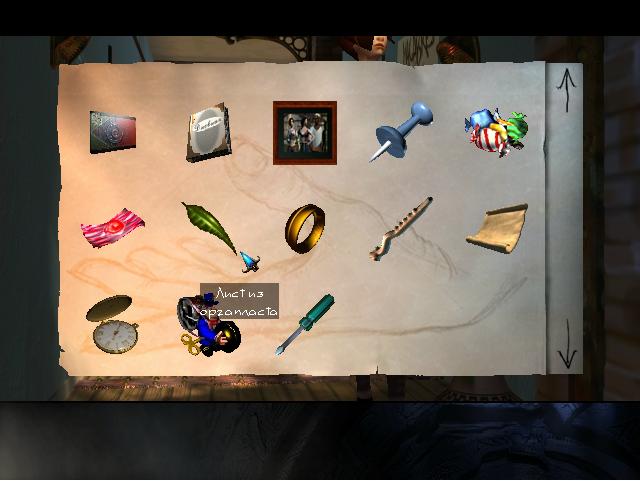Click the inventory up arrow
This screenshot has height=481, width=640.
coord(567,90)
